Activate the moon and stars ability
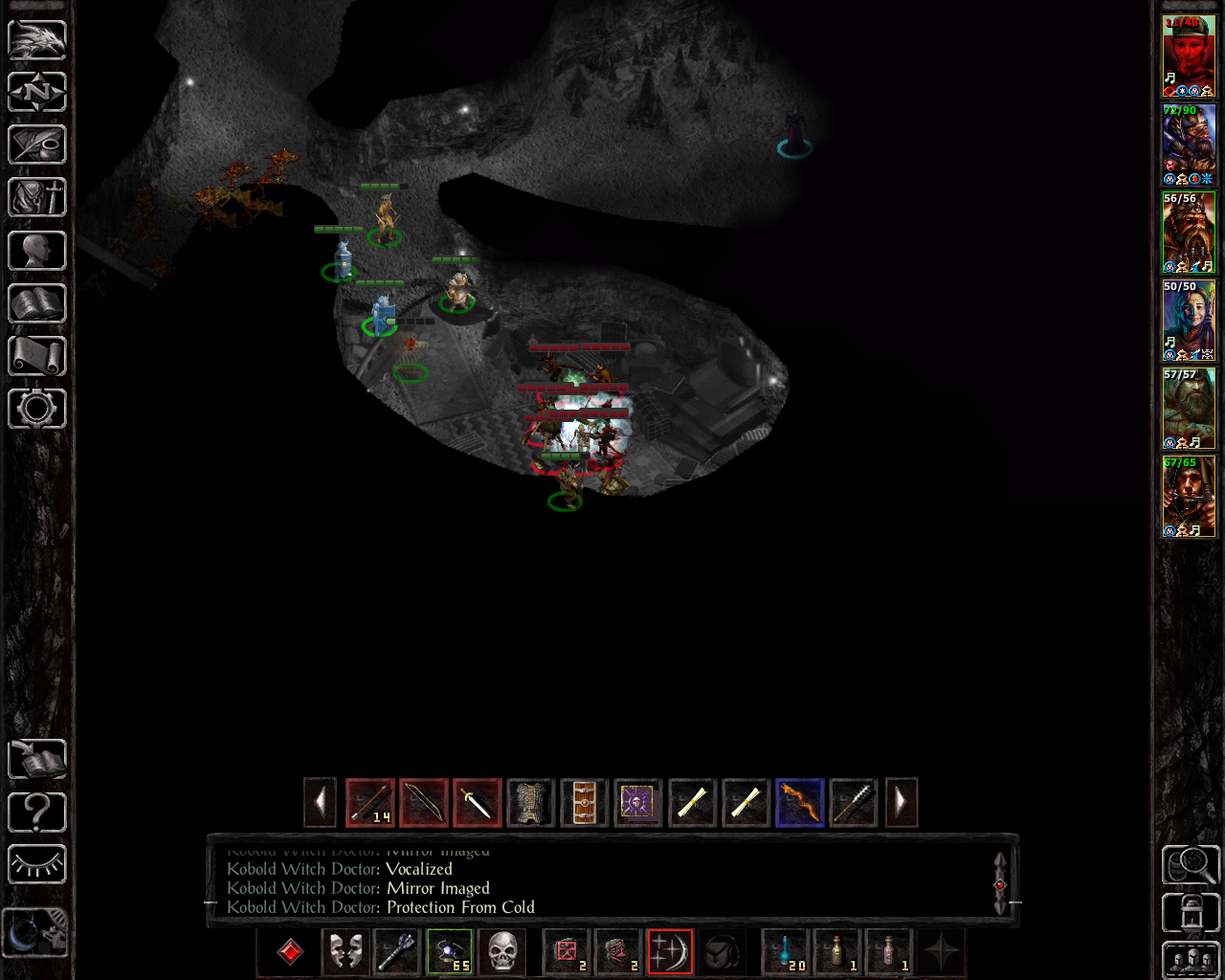The width and height of the screenshot is (1225, 980). pyautogui.click(x=669, y=952)
